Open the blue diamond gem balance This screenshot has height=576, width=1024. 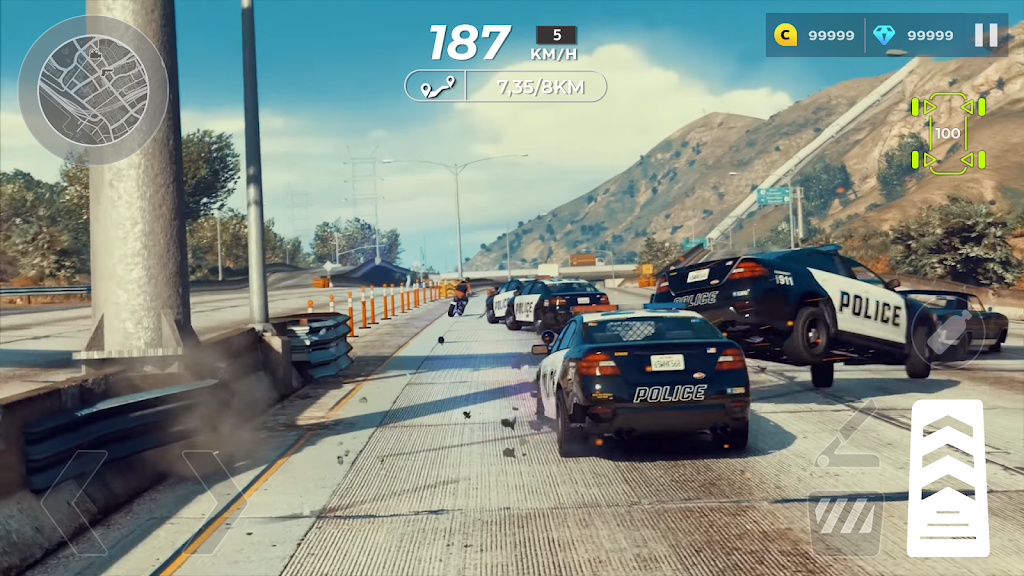click(913, 35)
